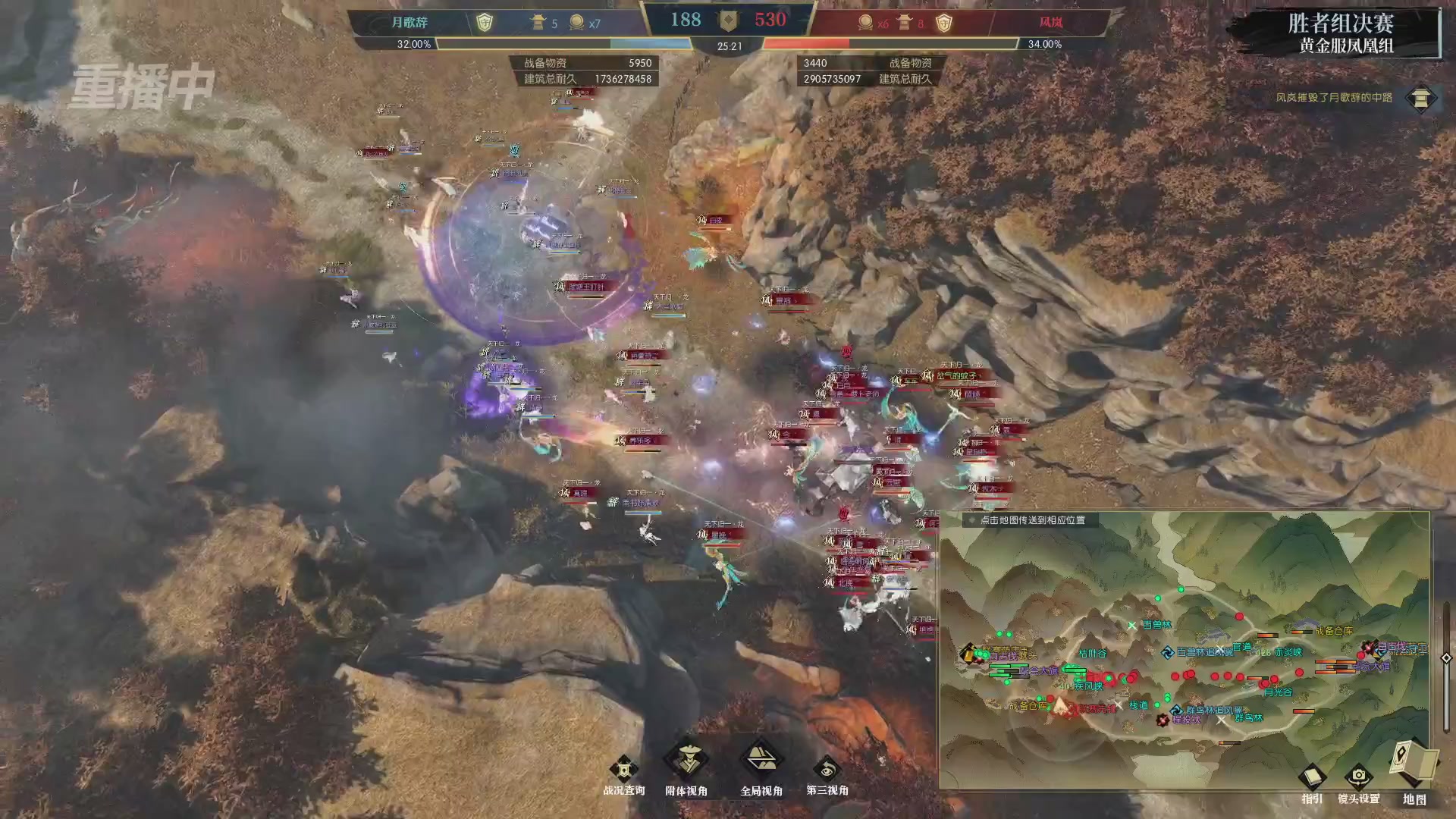1456x819 pixels.
Task: Open the 指引 guide book
Action: coord(1312,780)
